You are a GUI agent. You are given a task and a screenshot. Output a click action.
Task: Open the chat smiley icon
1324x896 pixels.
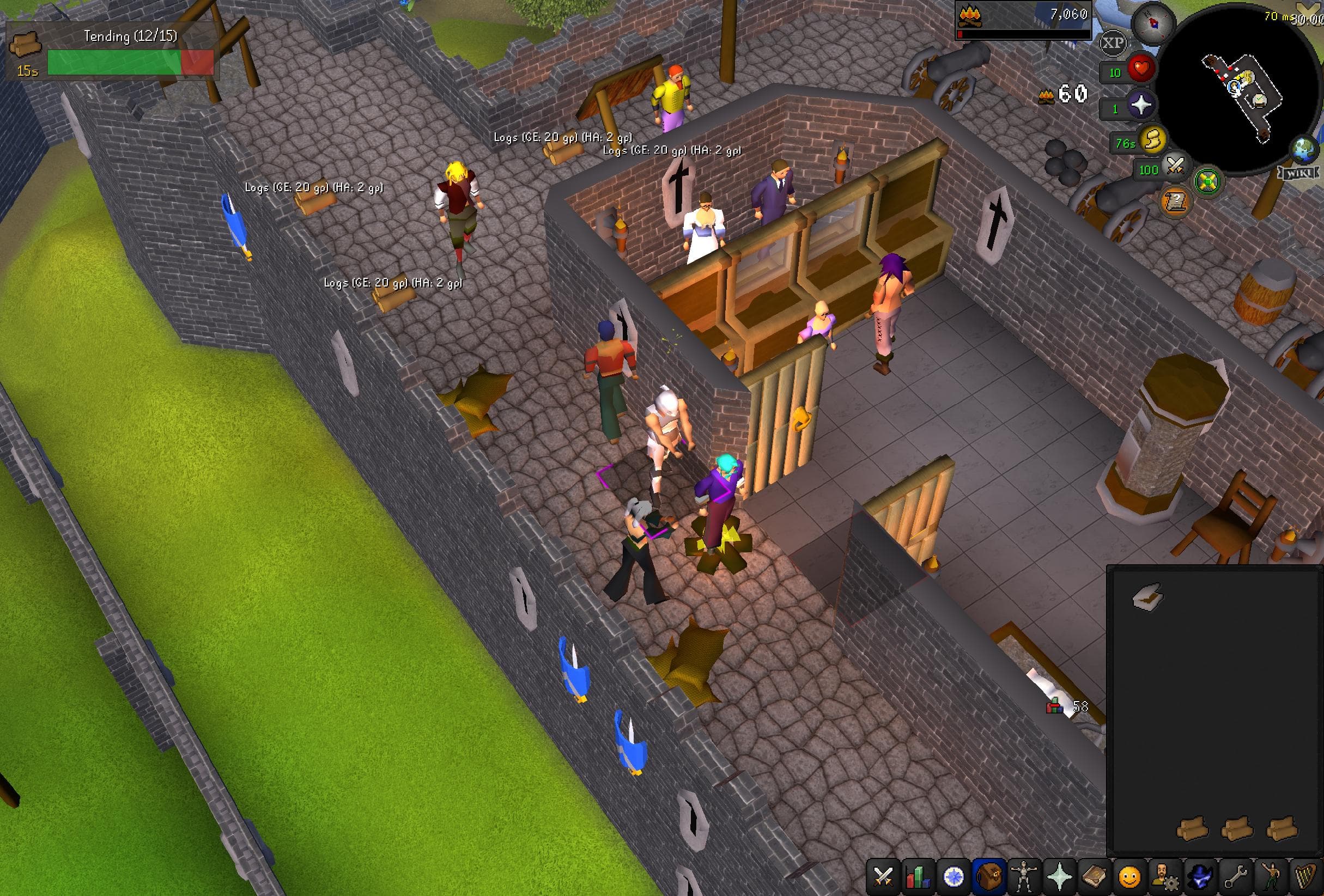point(1129,877)
